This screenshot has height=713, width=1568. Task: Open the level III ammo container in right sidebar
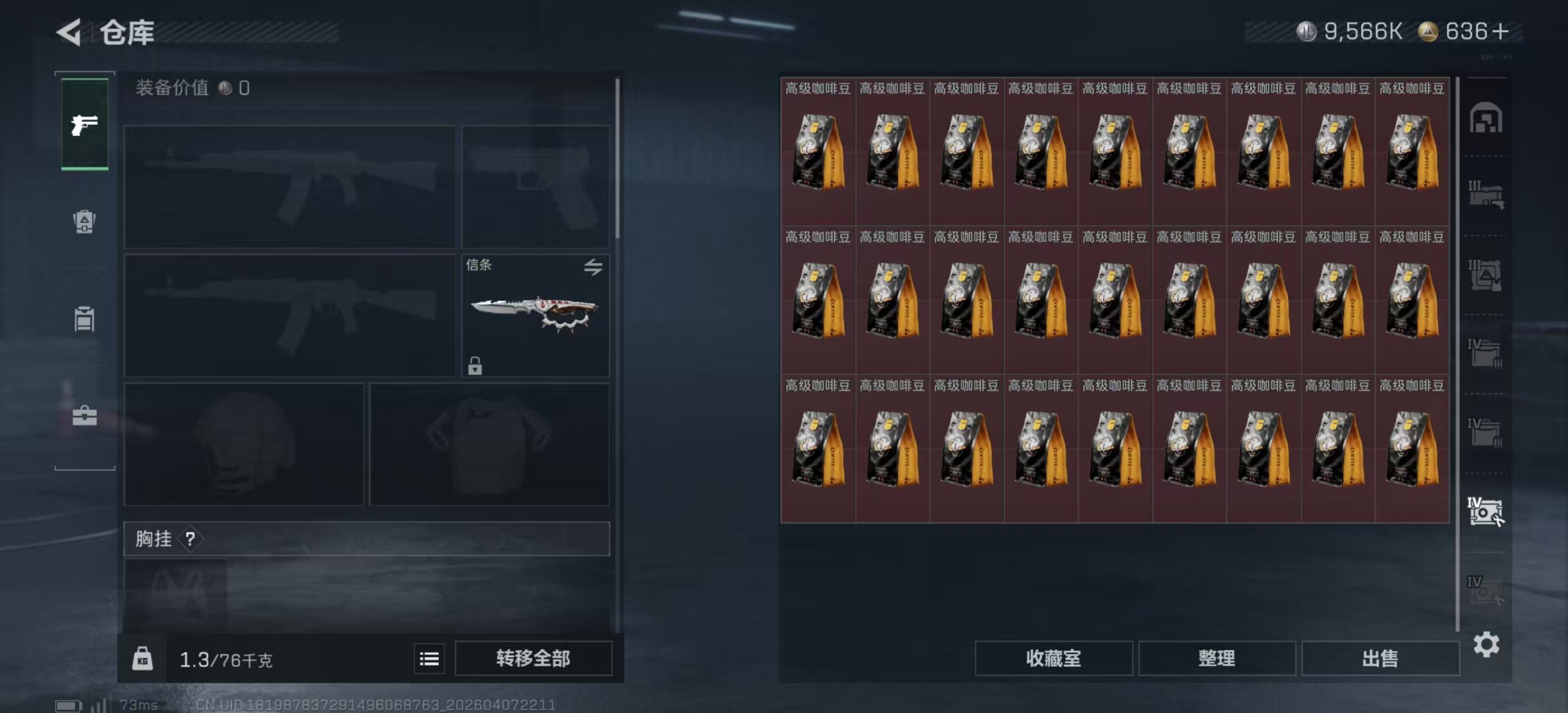pyautogui.click(x=1486, y=275)
